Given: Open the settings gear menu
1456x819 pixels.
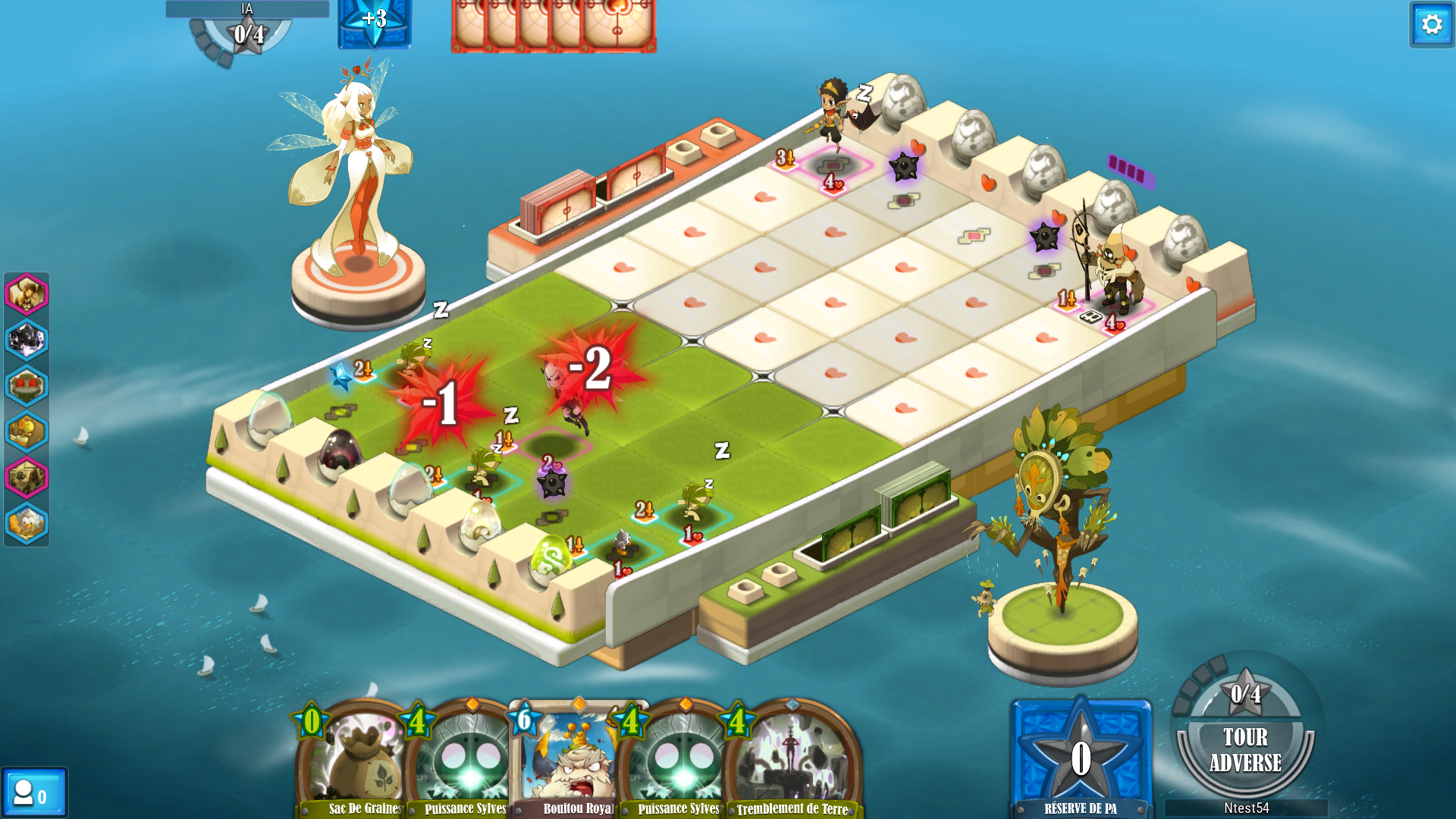Looking at the screenshot, I should click(x=1431, y=25).
